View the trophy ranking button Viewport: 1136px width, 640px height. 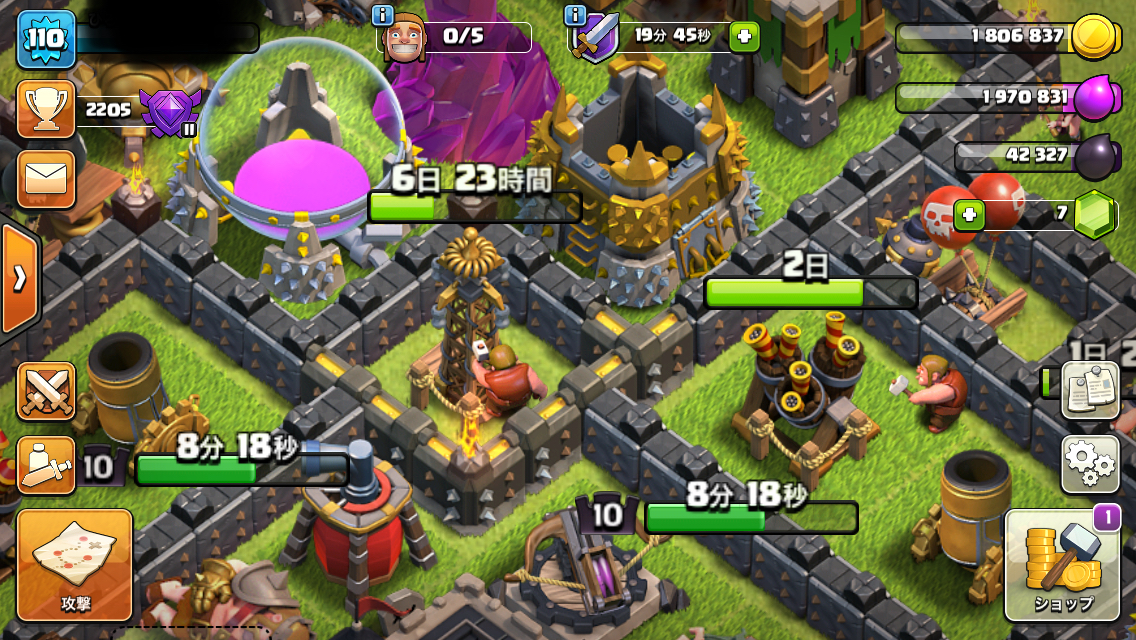[x=46, y=109]
